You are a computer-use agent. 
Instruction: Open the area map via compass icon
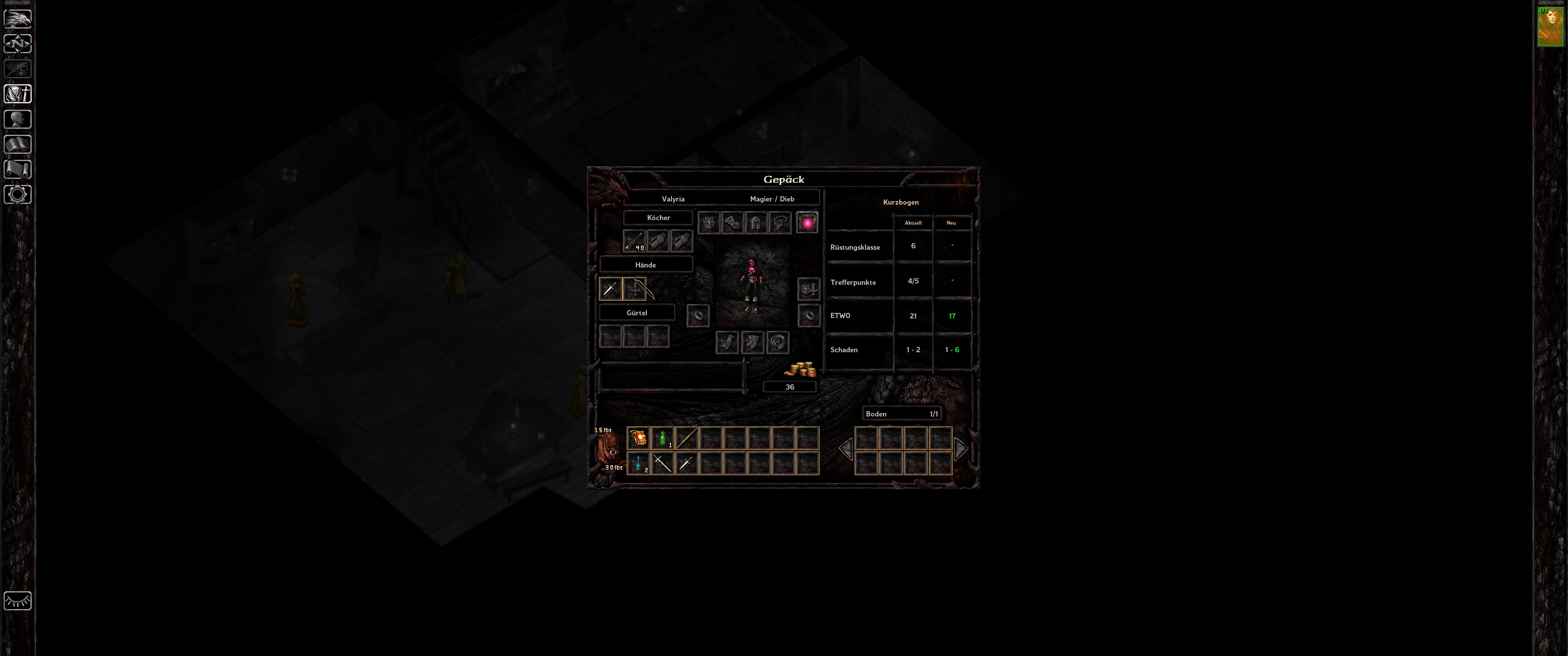tap(18, 44)
